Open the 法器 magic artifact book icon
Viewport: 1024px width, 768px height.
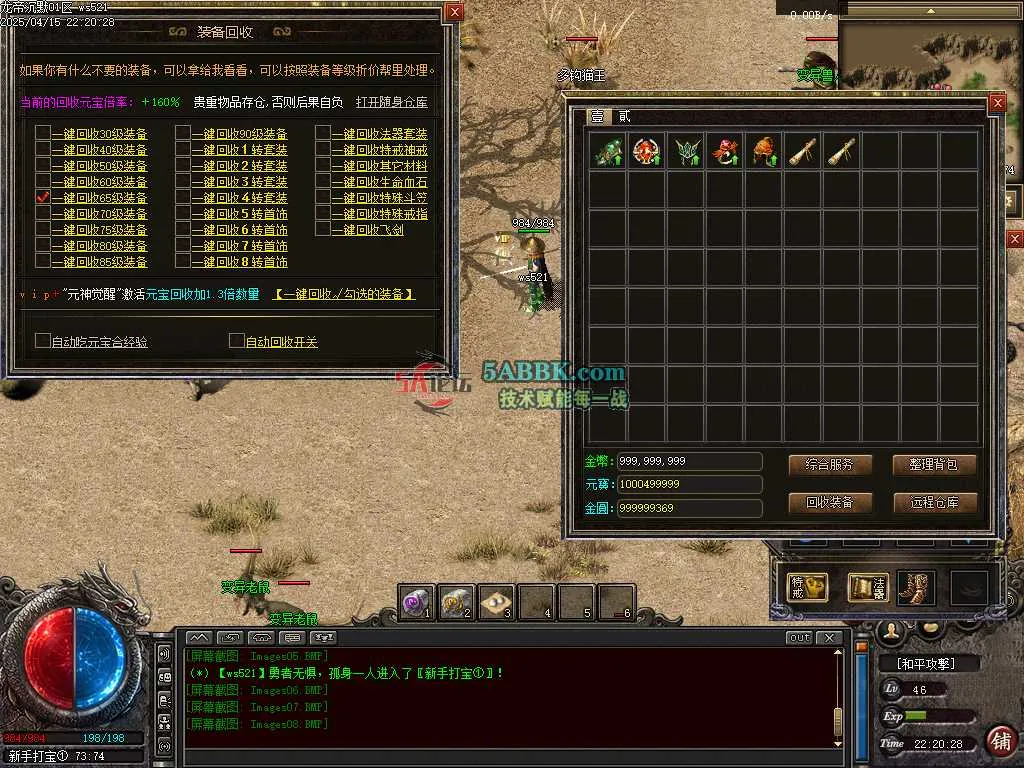click(867, 587)
